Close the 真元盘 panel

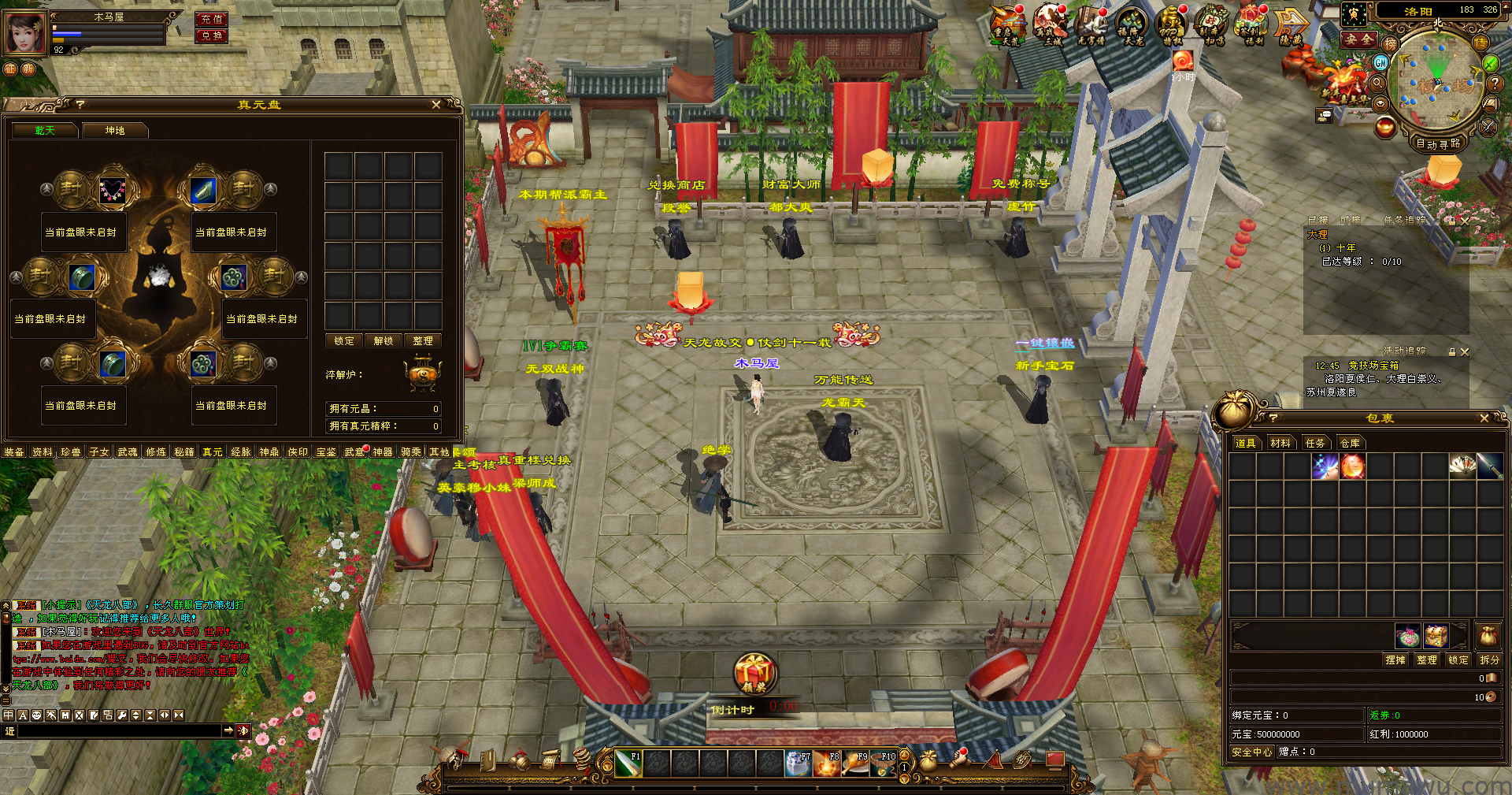click(436, 105)
